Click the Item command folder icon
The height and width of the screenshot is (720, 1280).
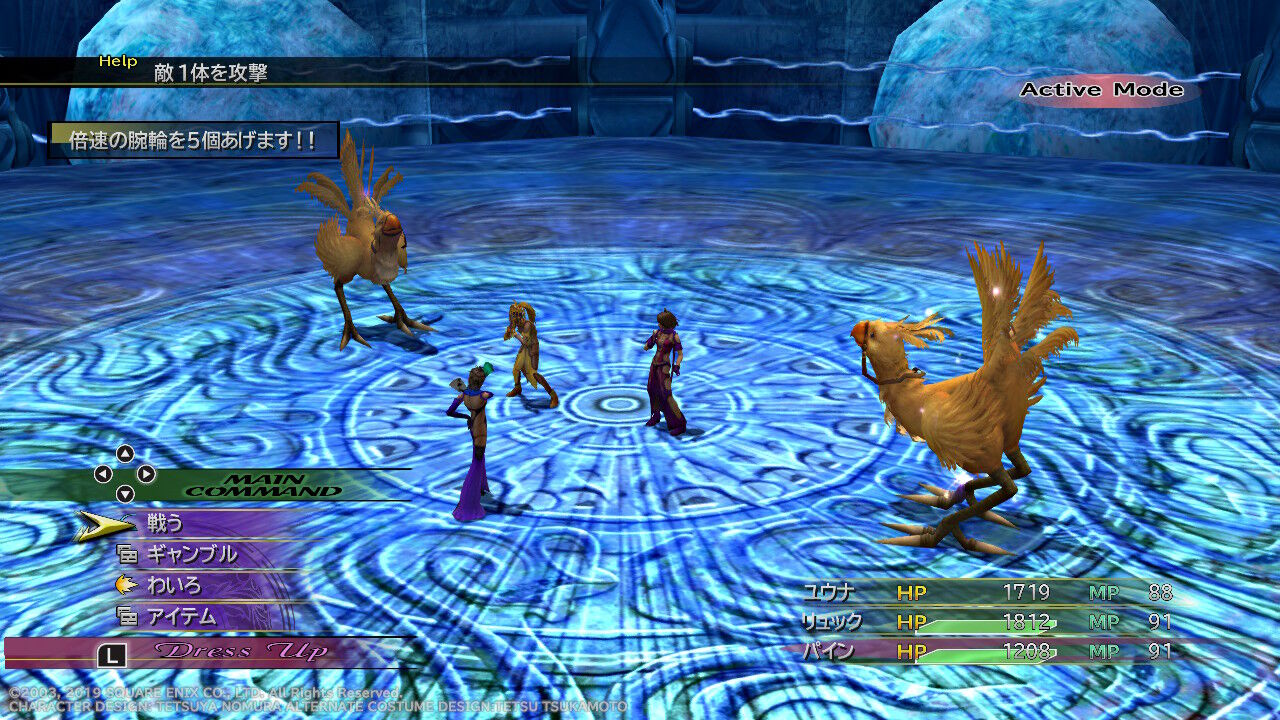128,617
